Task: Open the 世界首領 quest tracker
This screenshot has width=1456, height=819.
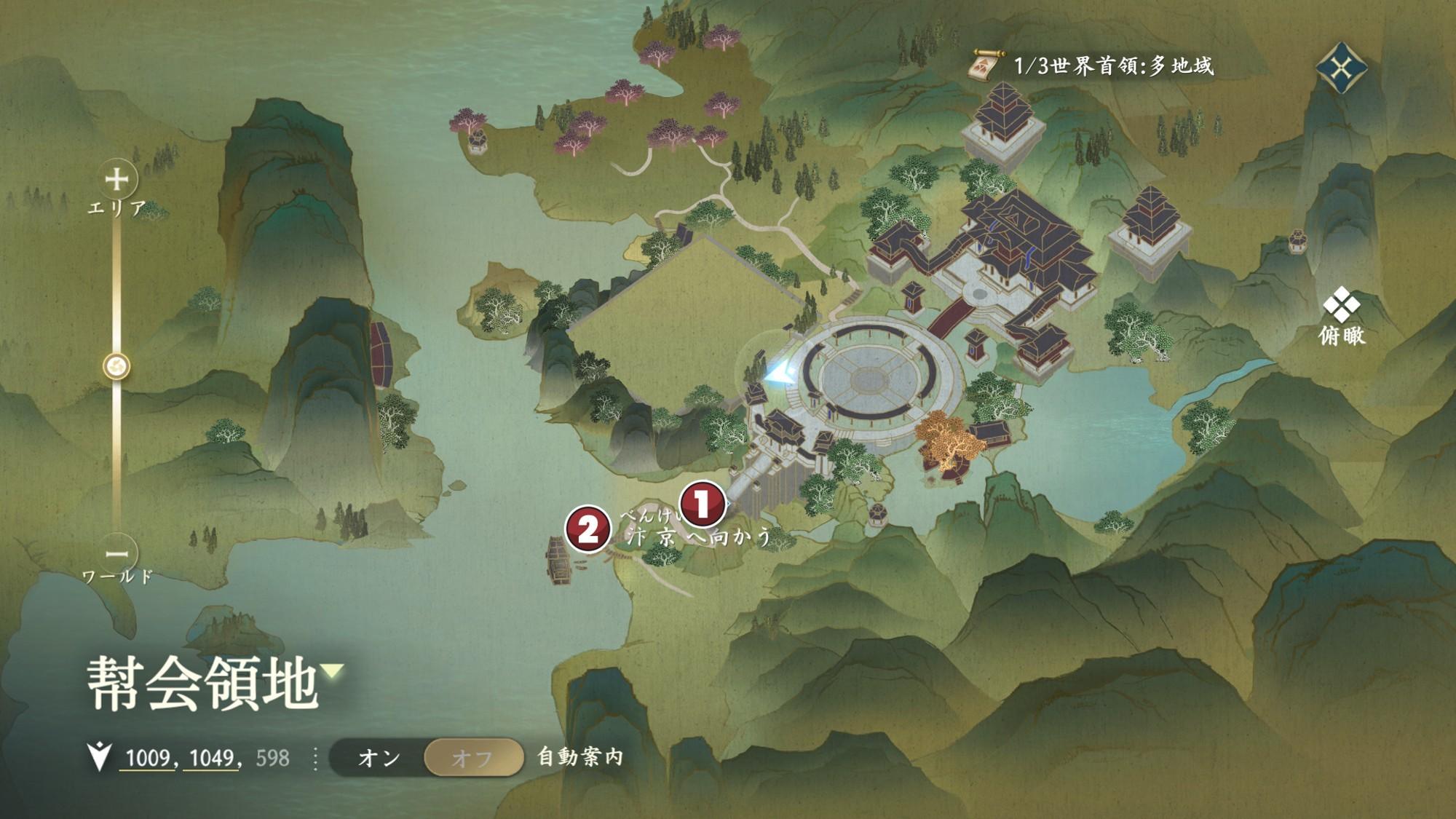Action: (1092, 66)
